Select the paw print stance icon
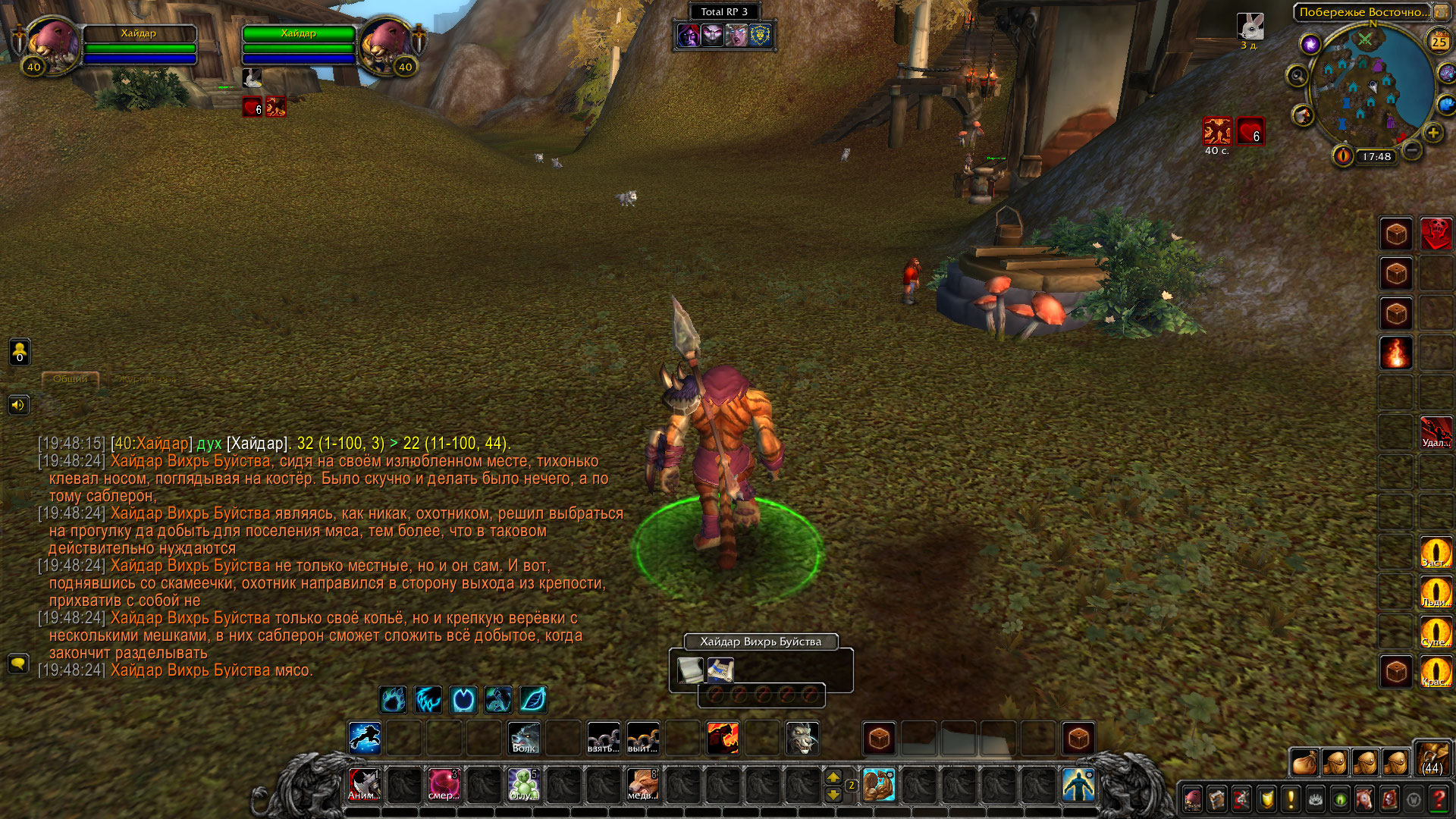Viewport: 1456px width, 819px height. 393,699
